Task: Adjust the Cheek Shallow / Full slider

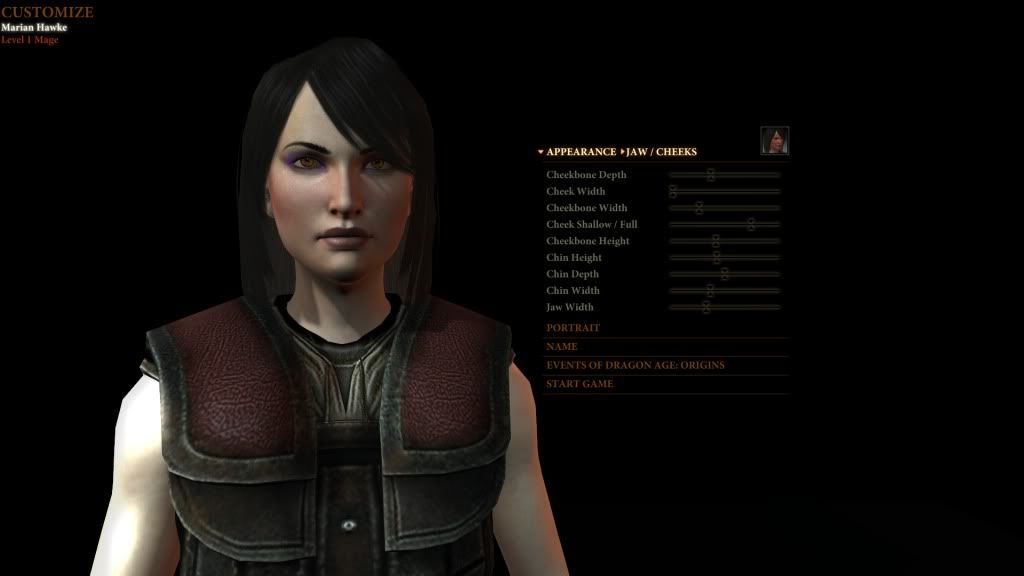Action: (x=751, y=225)
